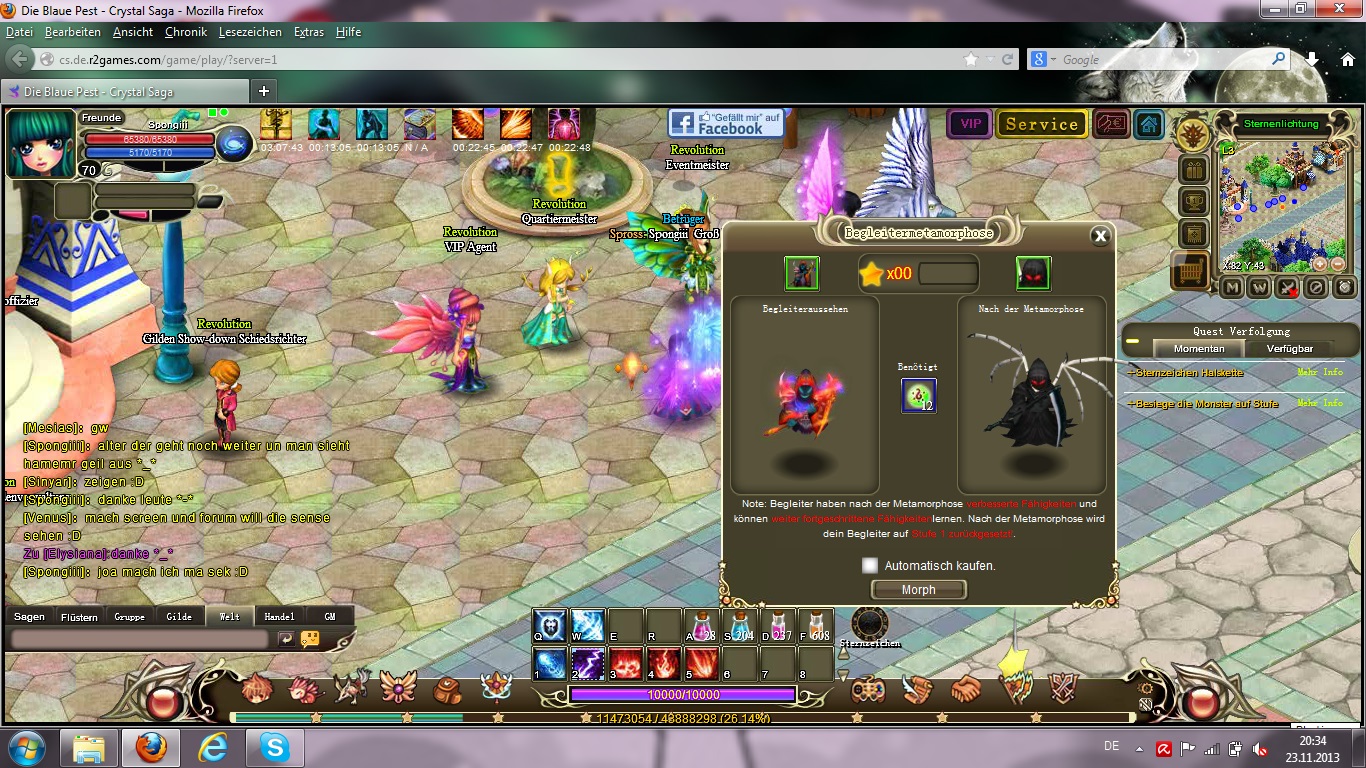The width and height of the screenshot is (1366, 768).
Task: Cast the purple lightning skill in slot 2
Action: click(586, 664)
